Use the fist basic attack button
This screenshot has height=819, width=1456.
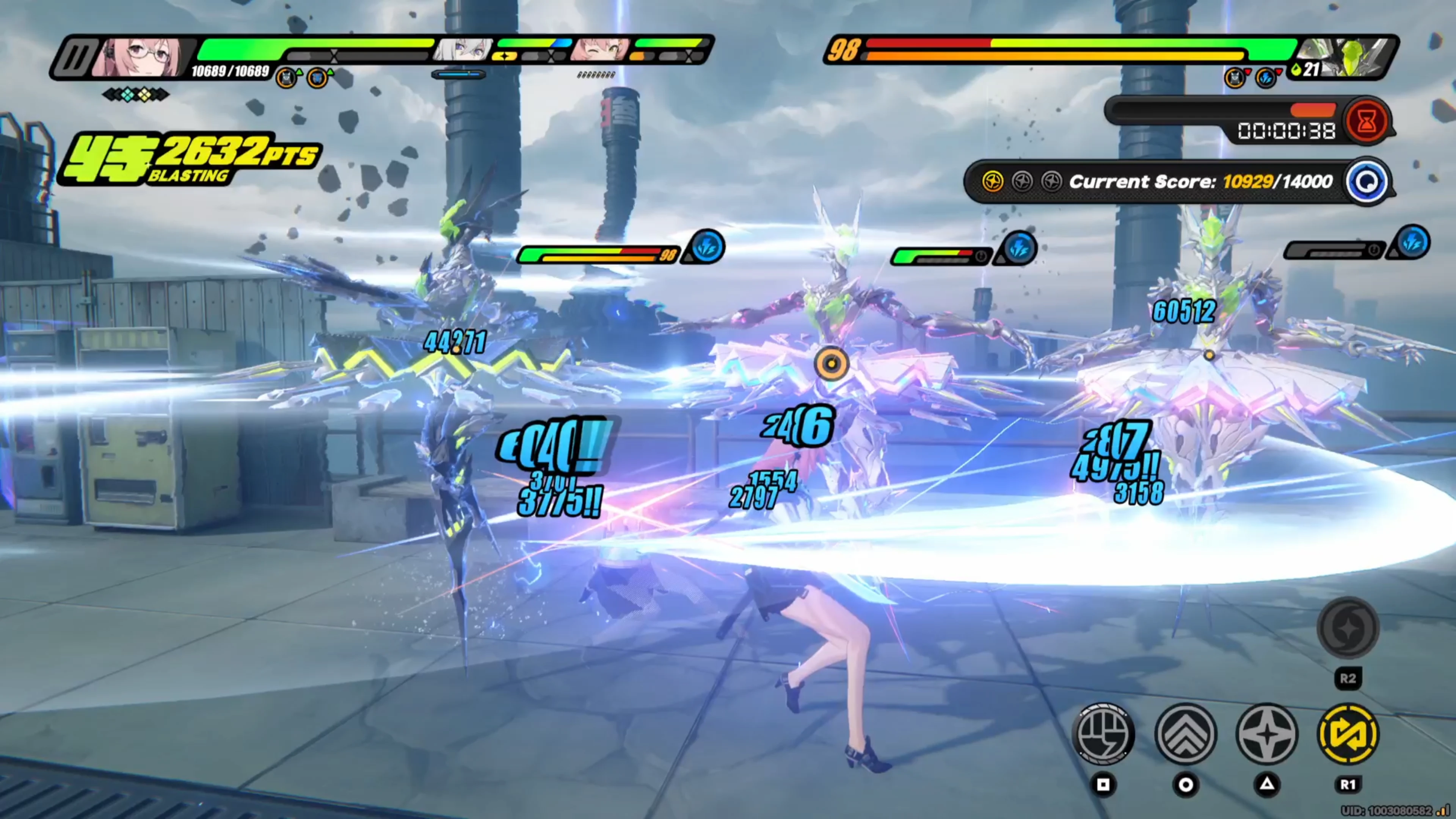[x=1103, y=734]
